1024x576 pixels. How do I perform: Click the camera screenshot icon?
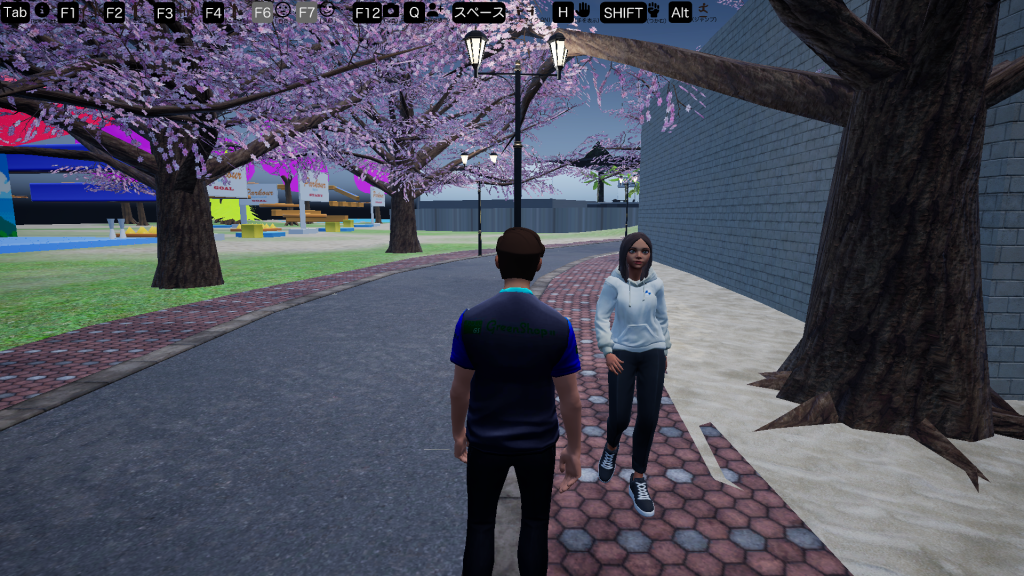point(391,11)
